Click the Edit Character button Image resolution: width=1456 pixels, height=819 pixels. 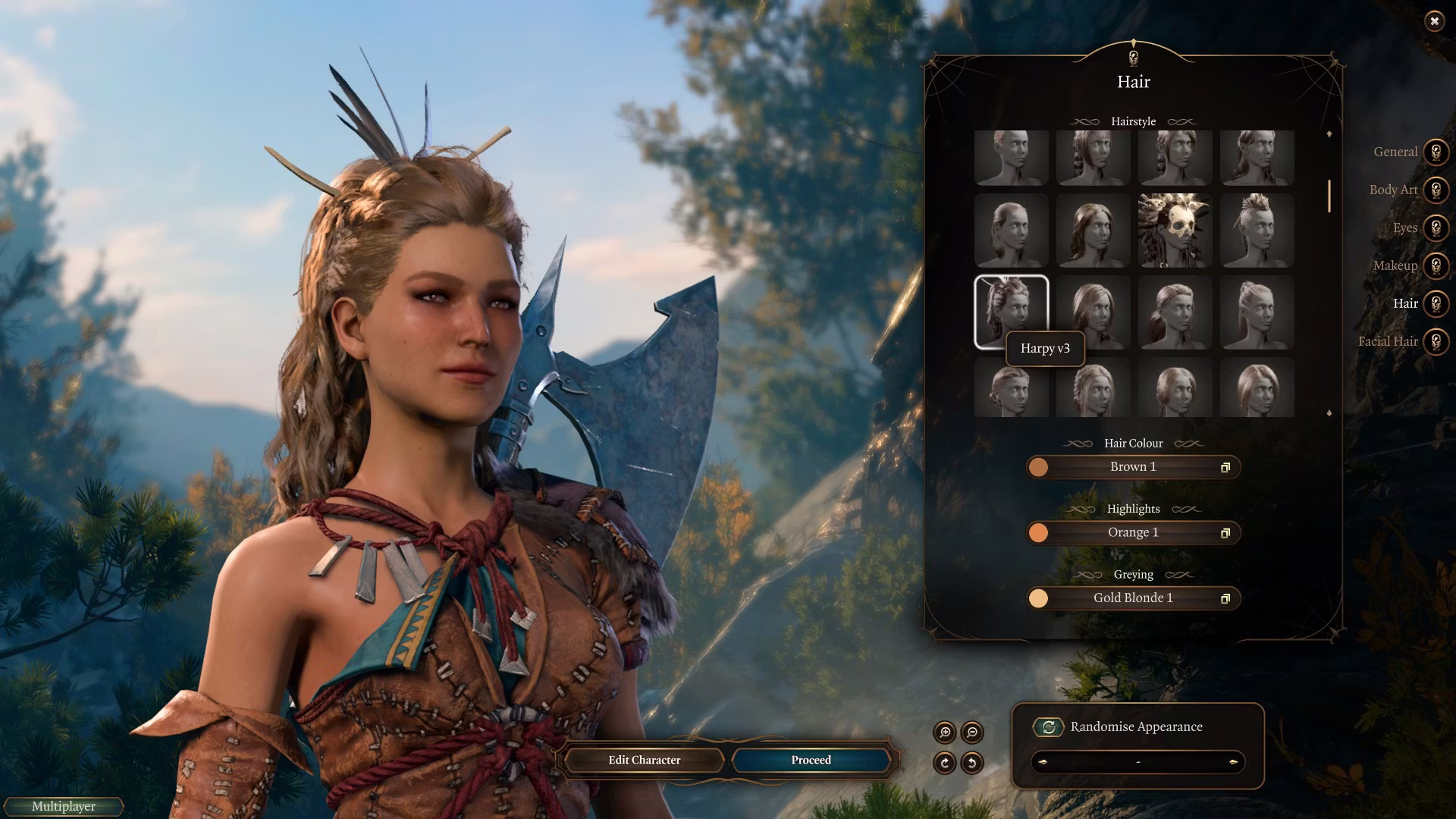[644, 760]
